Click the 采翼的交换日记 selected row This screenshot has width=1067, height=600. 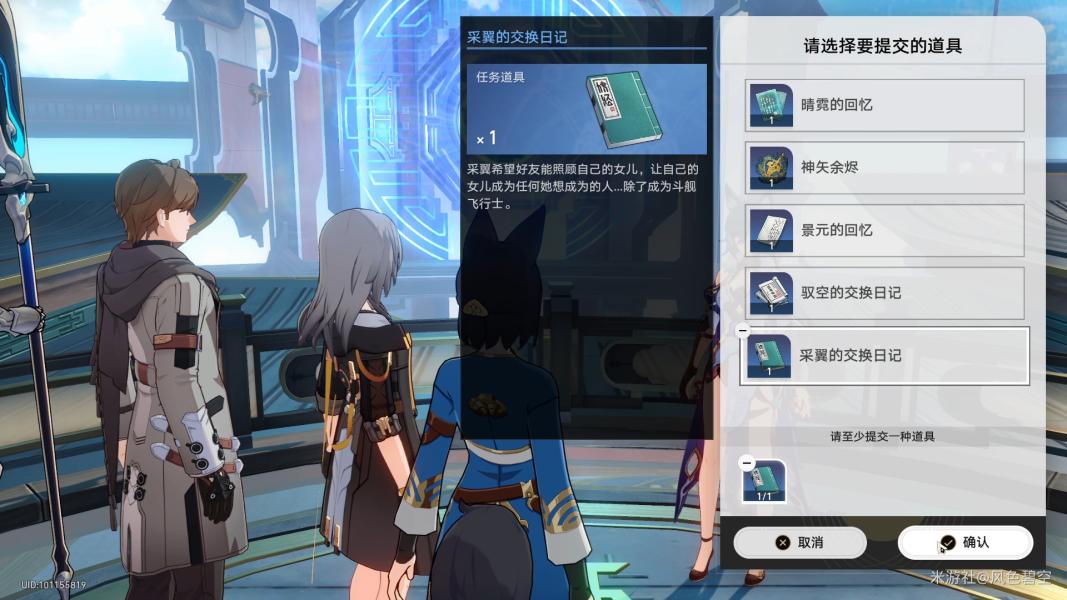[x=884, y=356]
